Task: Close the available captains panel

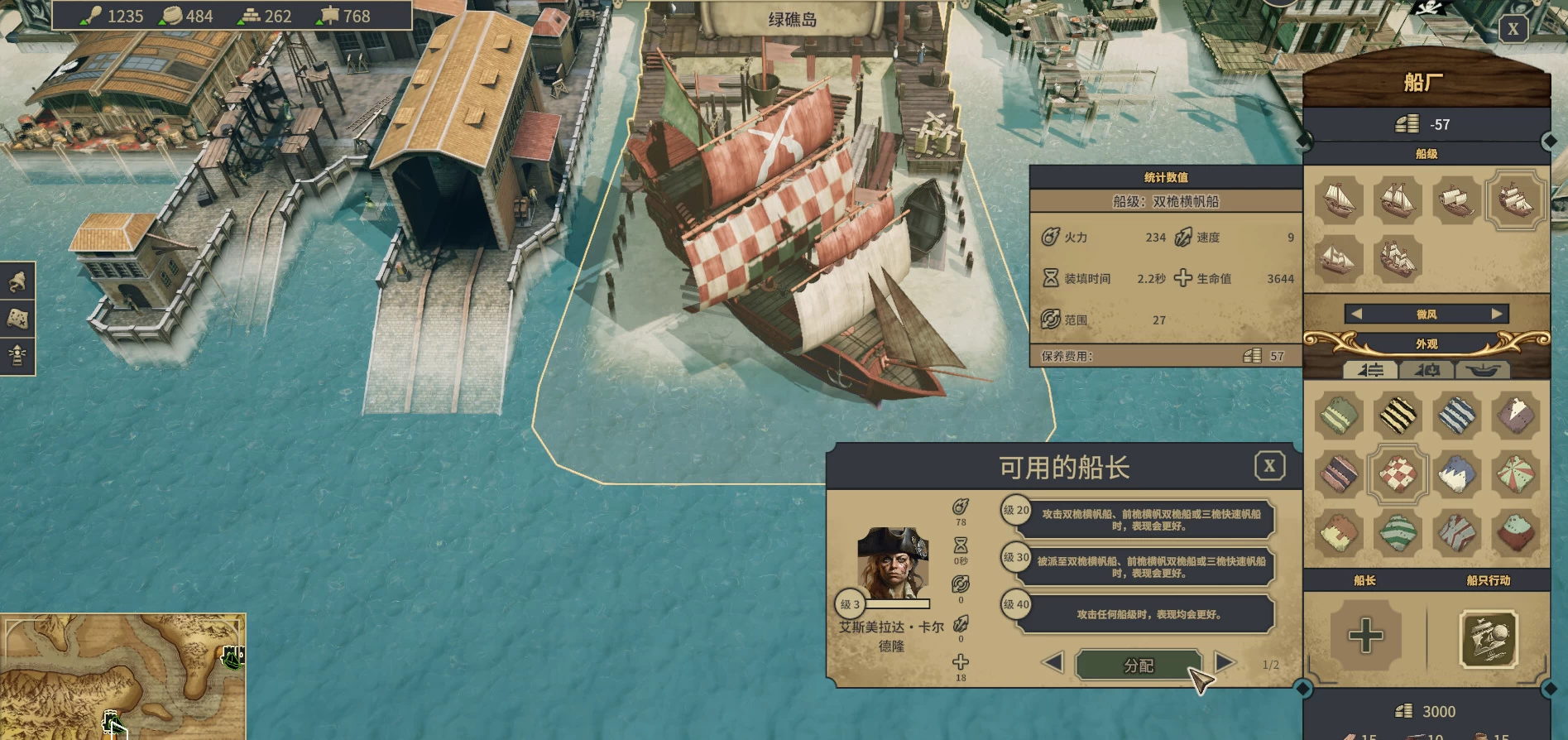Action: click(1269, 466)
